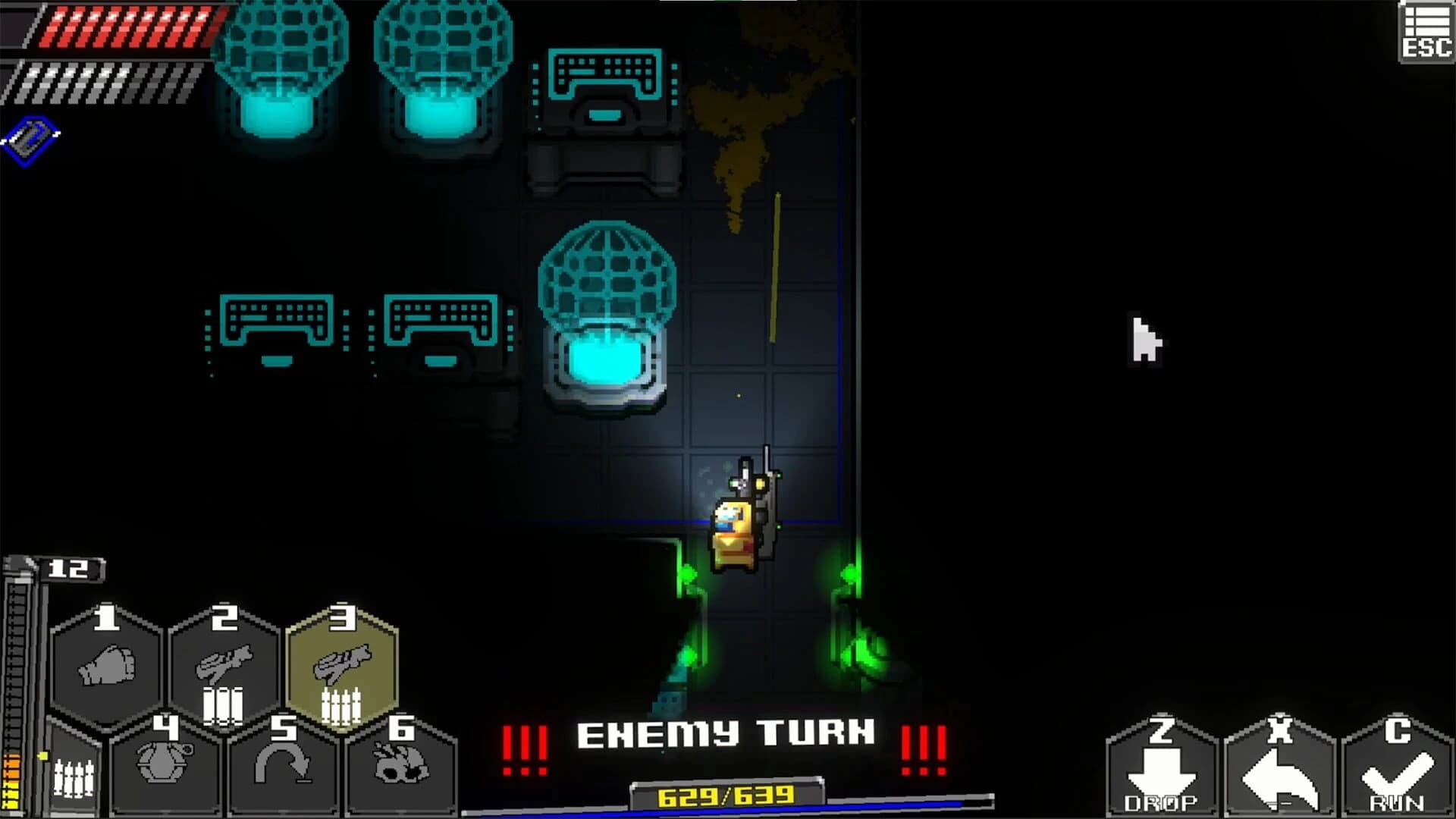The image size is (1456, 819).
Task: Select the keycard item under the health bars
Action: [30, 136]
